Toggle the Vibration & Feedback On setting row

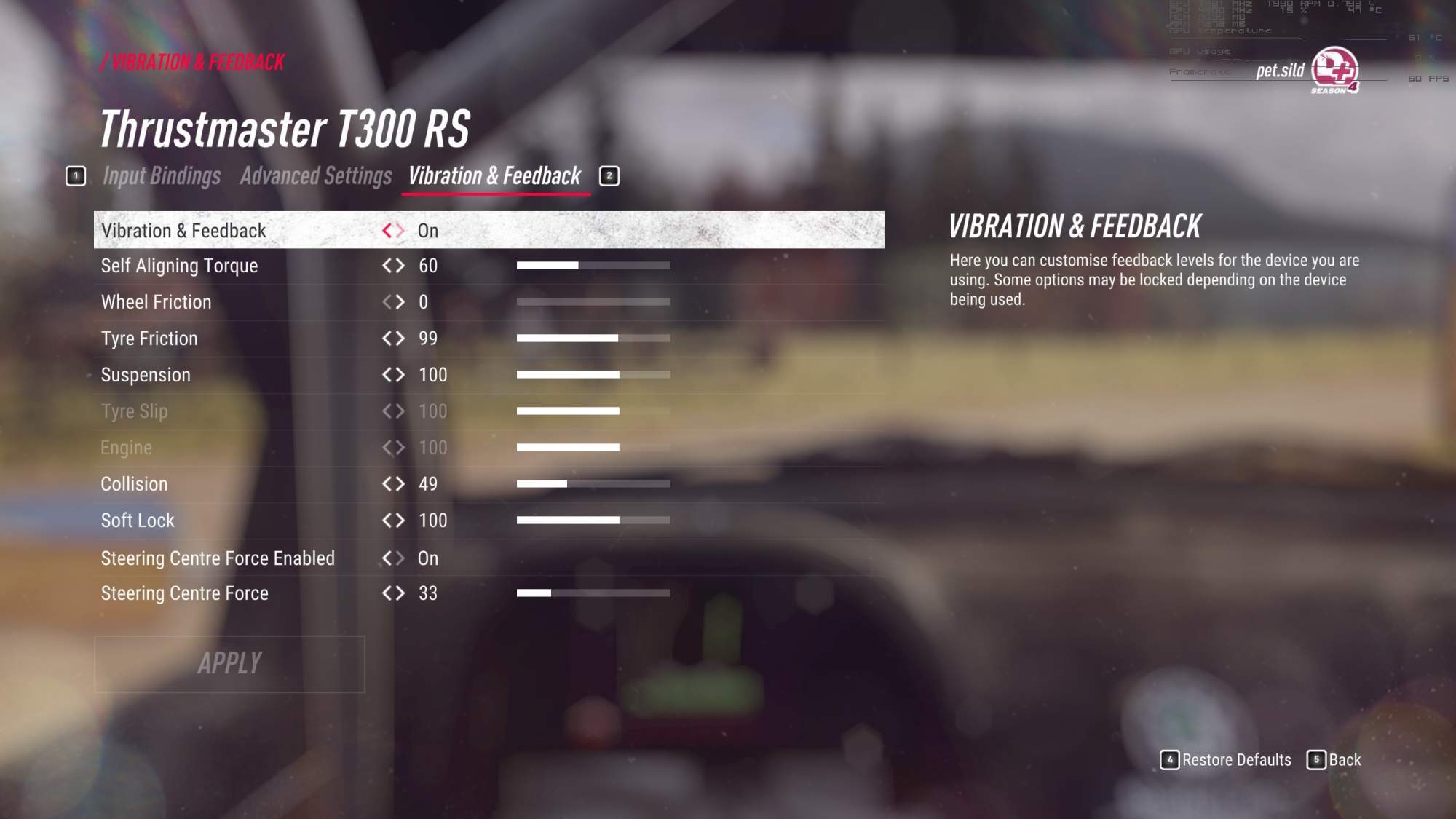click(488, 231)
